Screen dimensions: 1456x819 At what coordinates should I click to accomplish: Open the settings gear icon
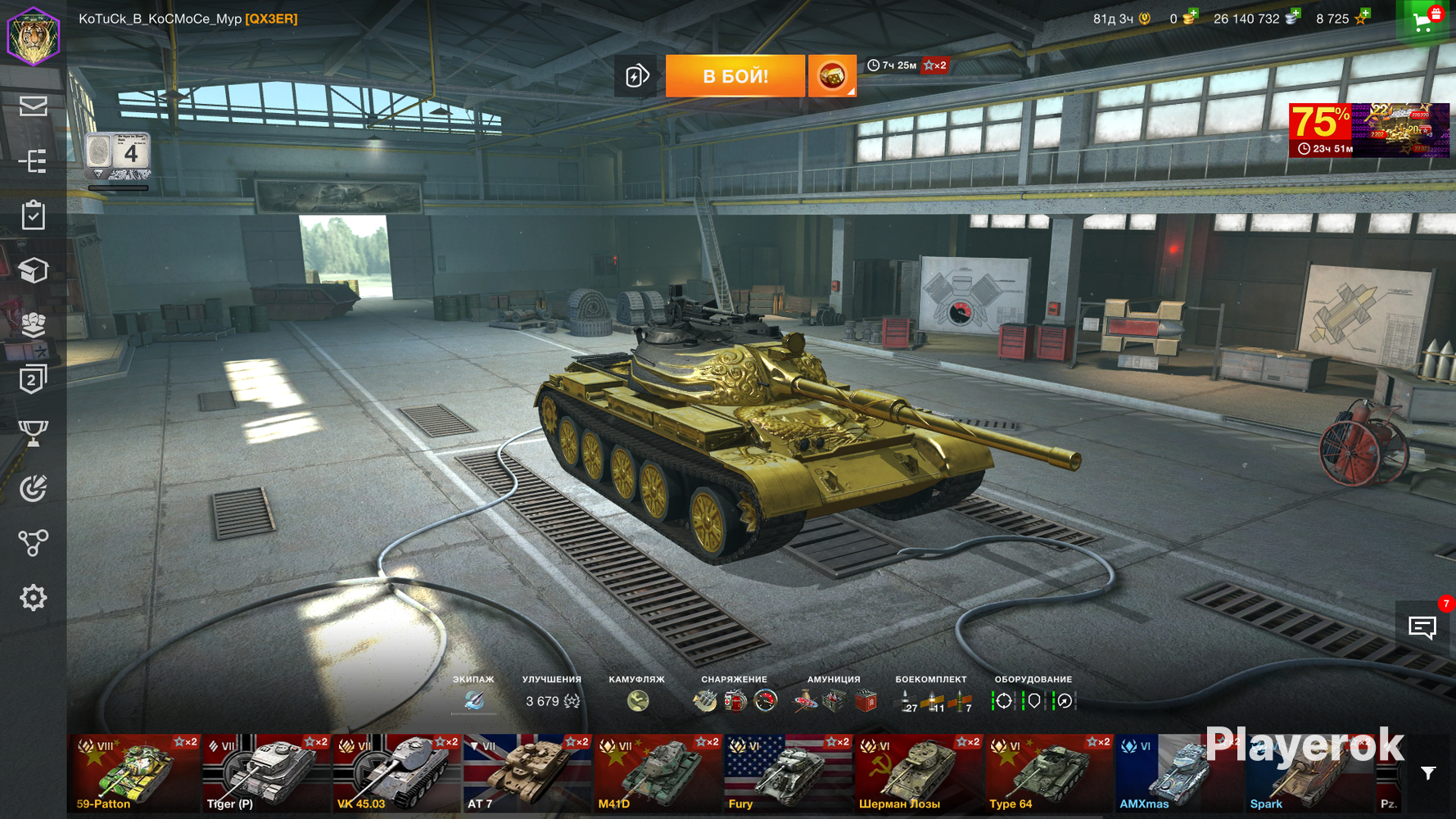click(33, 598)
